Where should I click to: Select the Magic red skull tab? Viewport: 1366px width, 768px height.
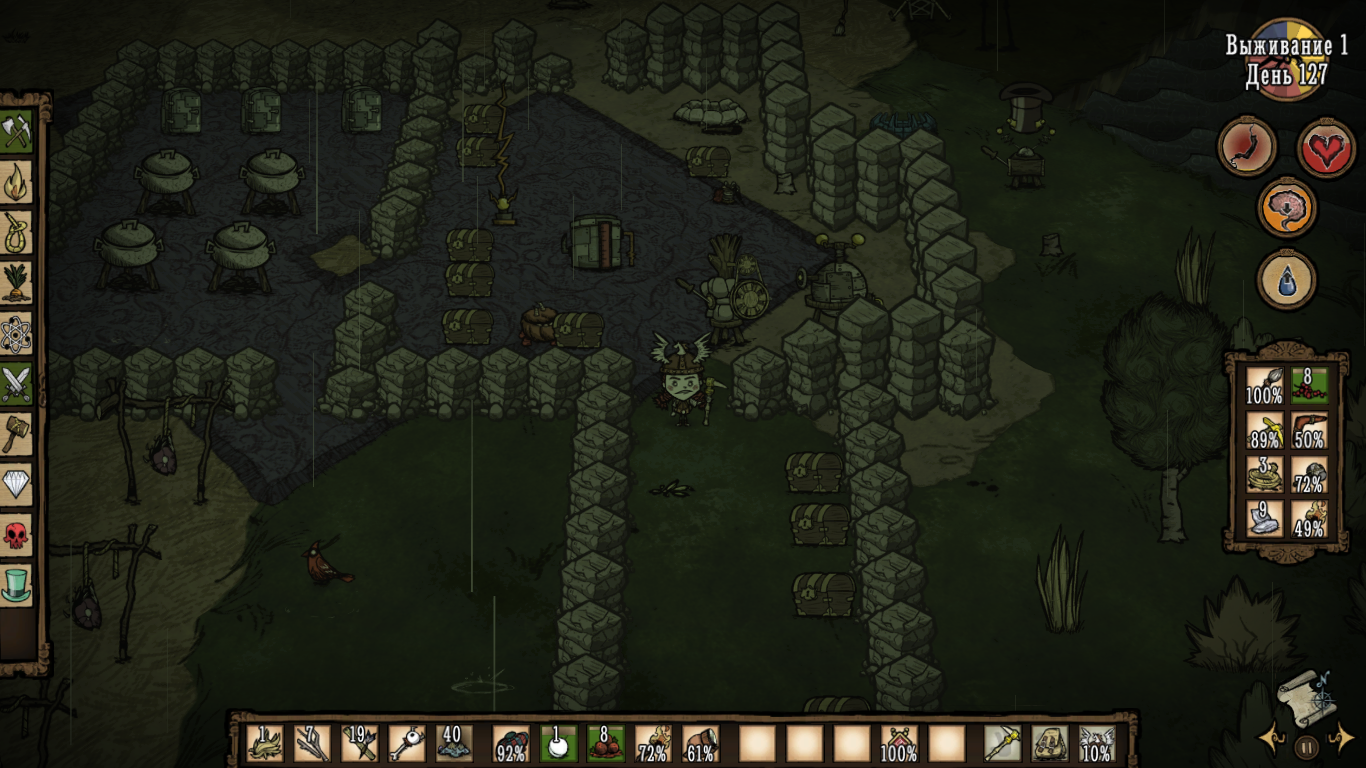[x=17, y=536]
